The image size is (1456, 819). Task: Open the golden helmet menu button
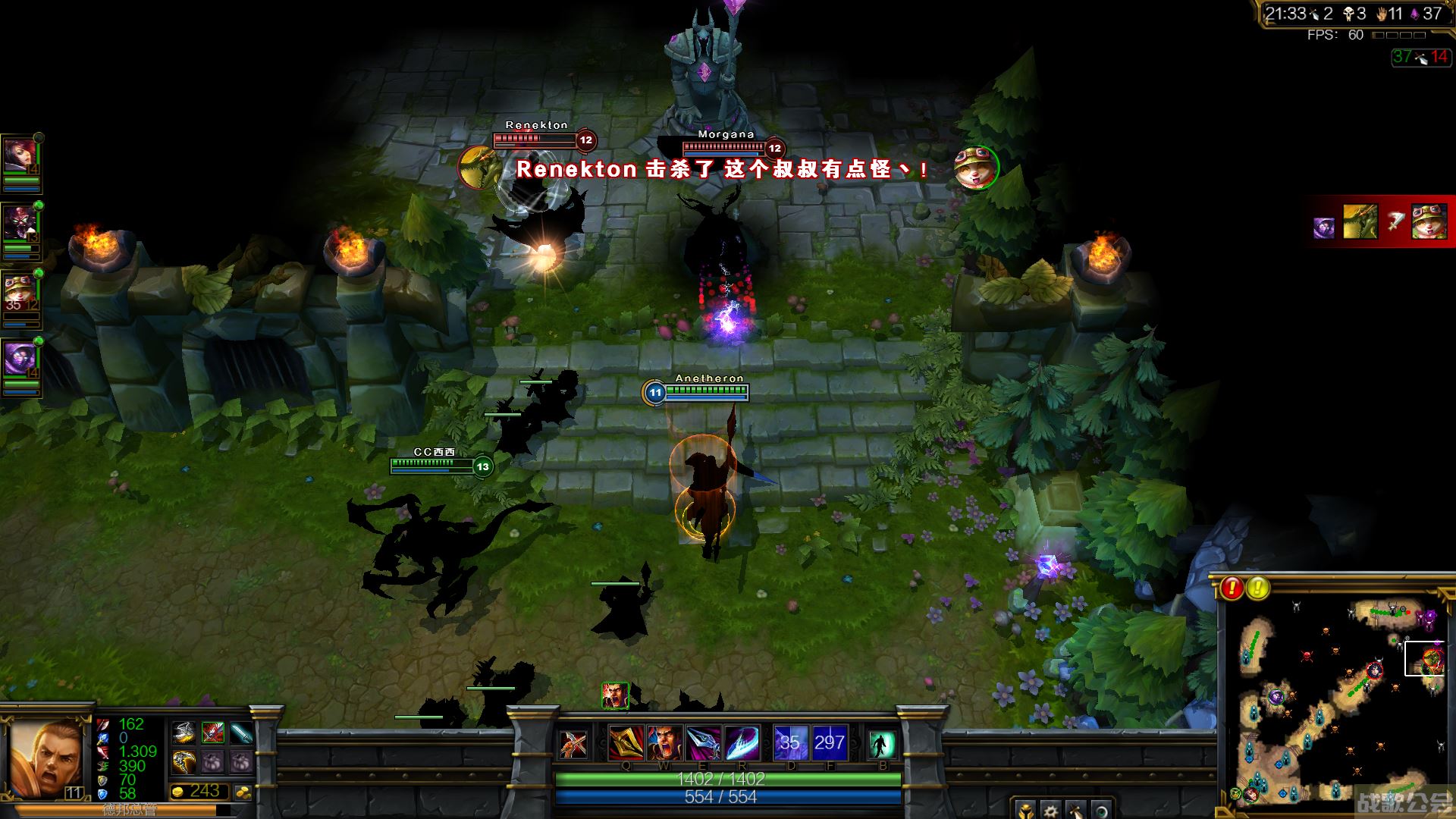click(x=1025, y=810)
